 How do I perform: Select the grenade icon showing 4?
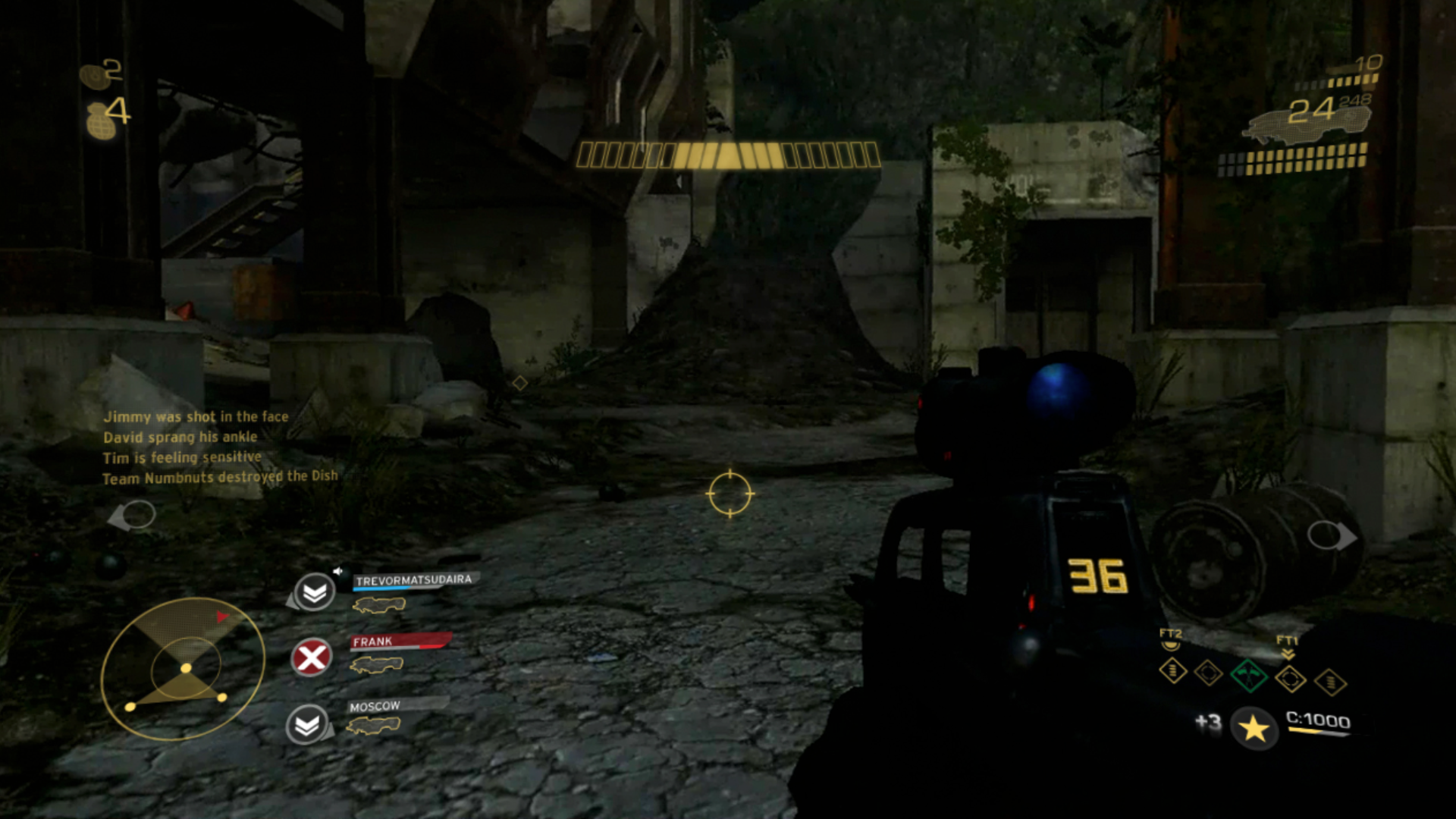(101, 121)
